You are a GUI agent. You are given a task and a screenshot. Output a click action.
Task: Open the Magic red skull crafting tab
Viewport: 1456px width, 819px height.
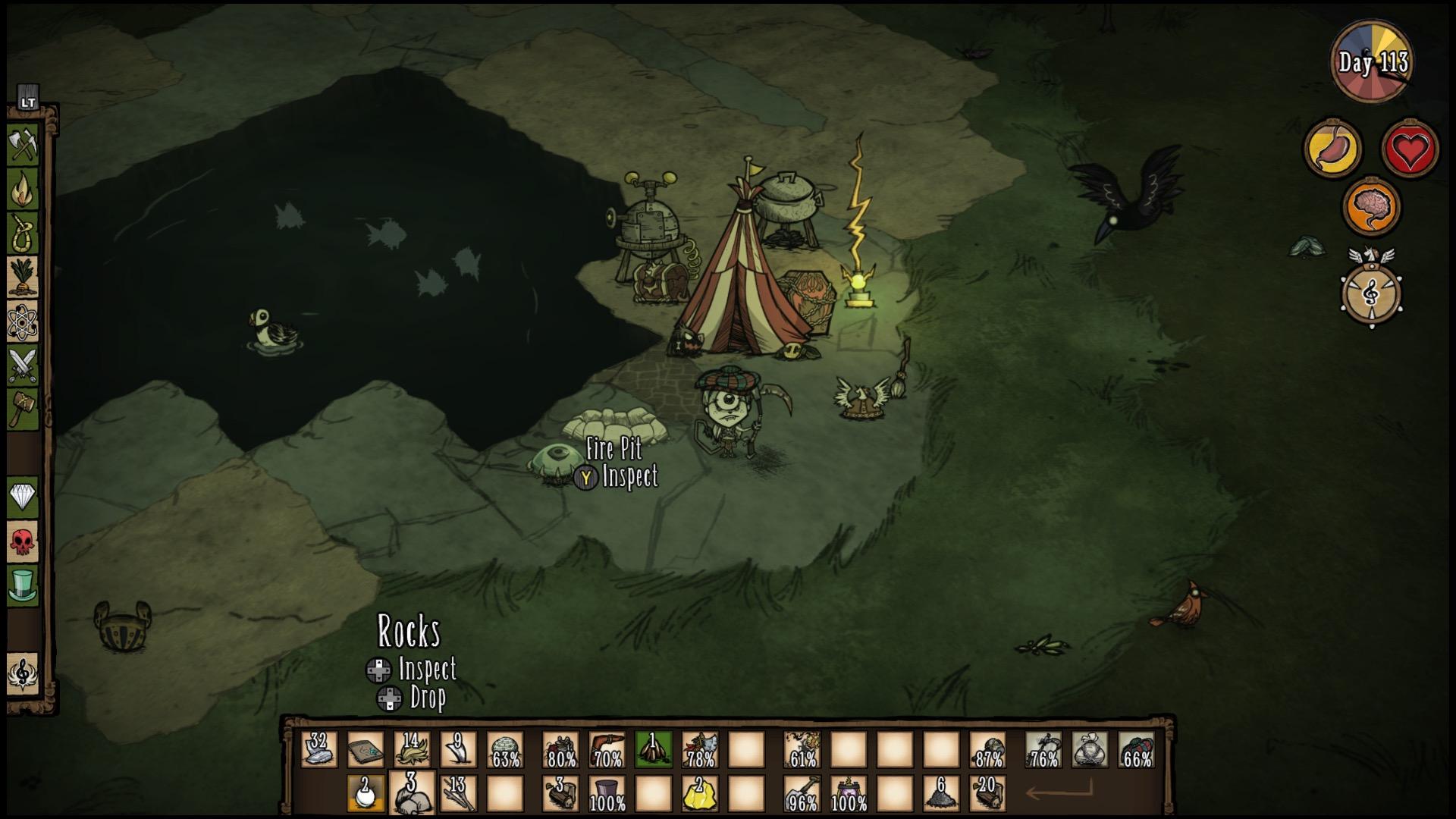click(x=23, y=541)
